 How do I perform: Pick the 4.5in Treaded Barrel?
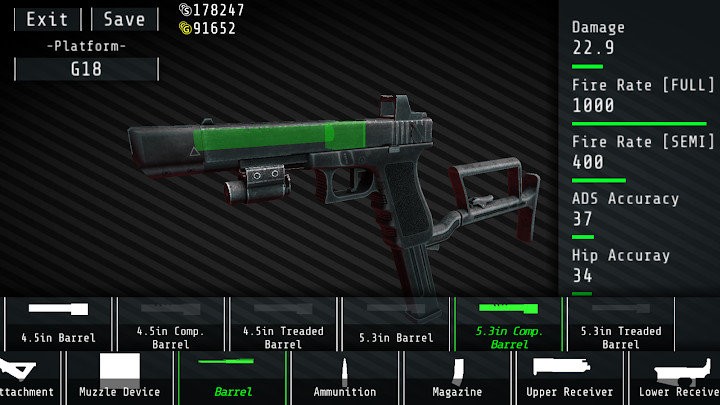[x=283, y=323]
